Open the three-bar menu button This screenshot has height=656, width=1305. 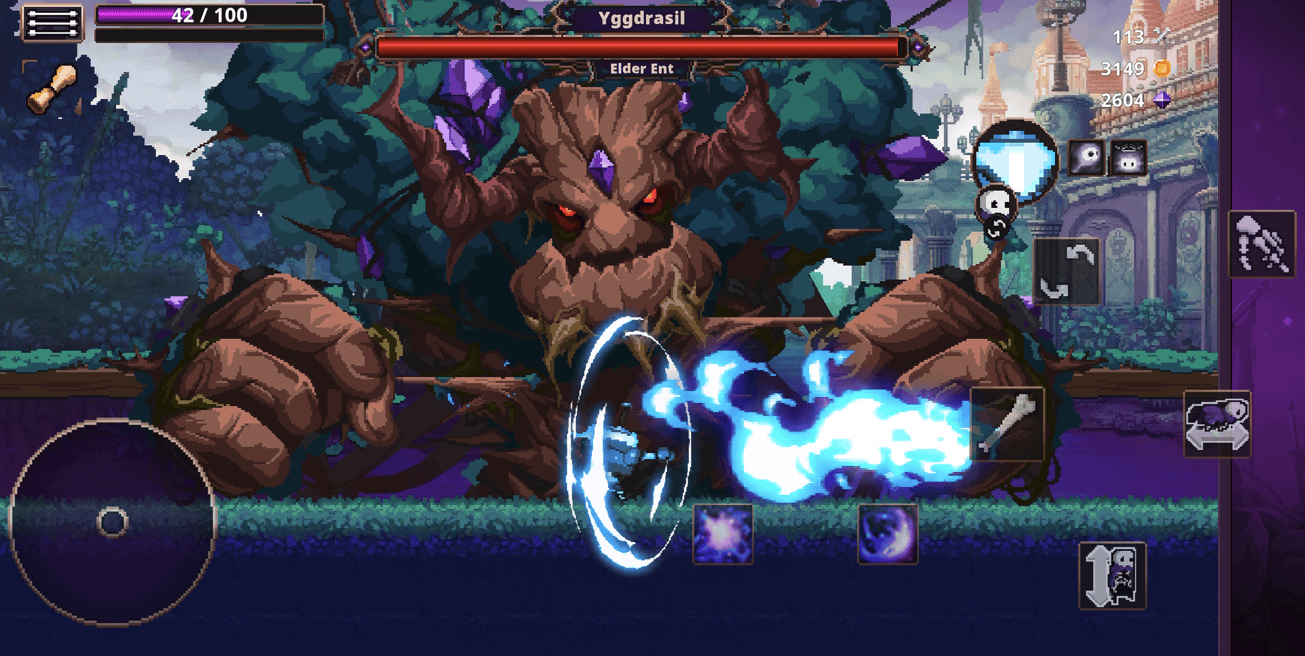pyautogui.click(x=52, y=23)
